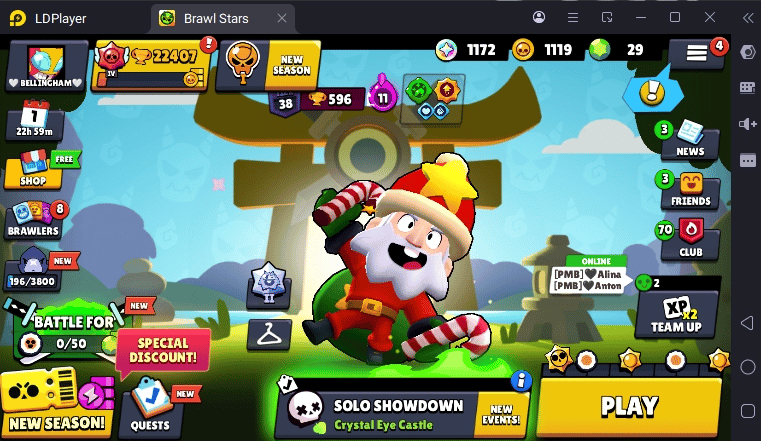The width and height of the screenshot is (761, 441).
Task: Open the Shop with the FREE offer
Action: tap(33, 168)
